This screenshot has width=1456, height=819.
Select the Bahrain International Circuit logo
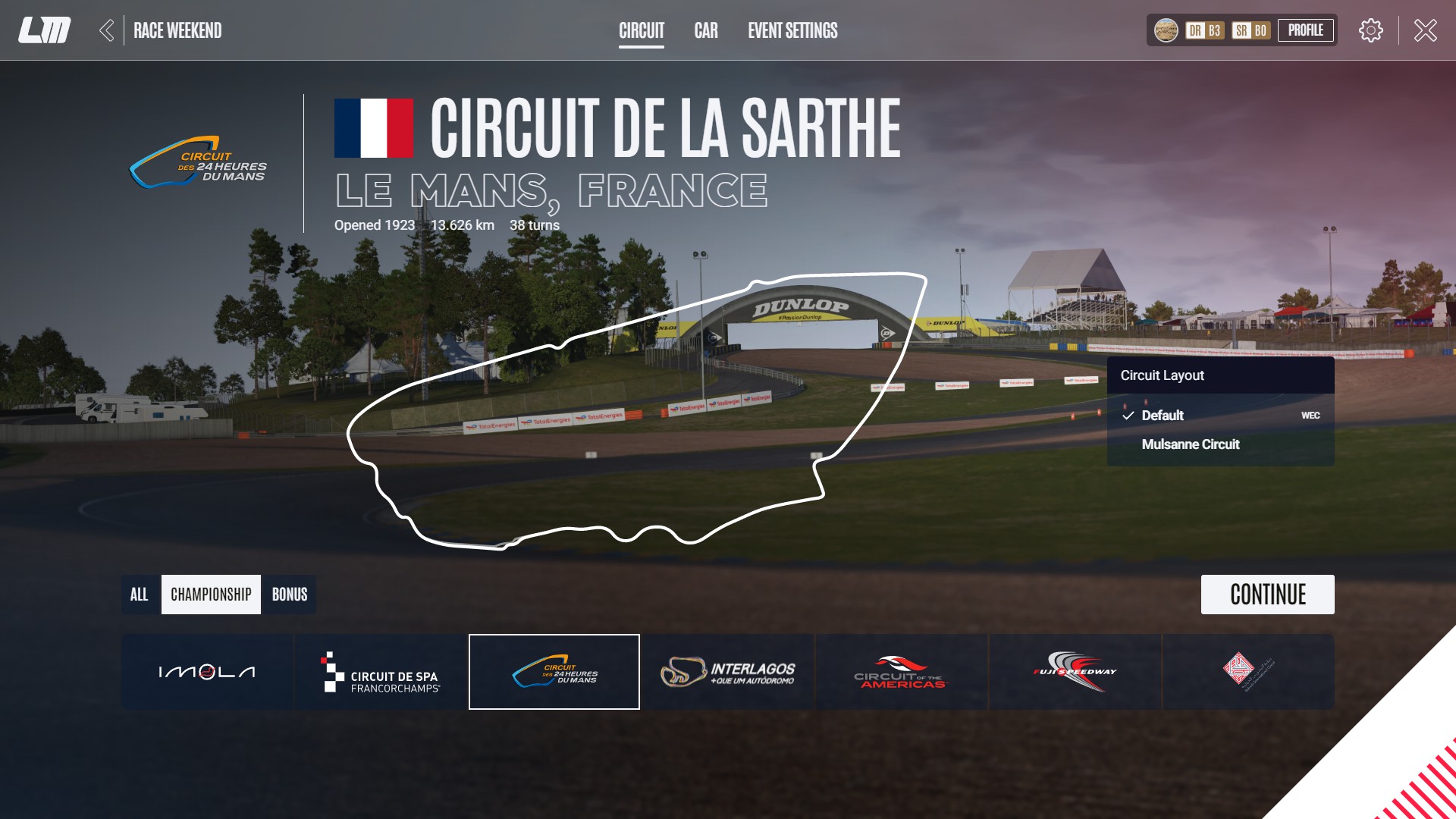[x=1248, y=670]
